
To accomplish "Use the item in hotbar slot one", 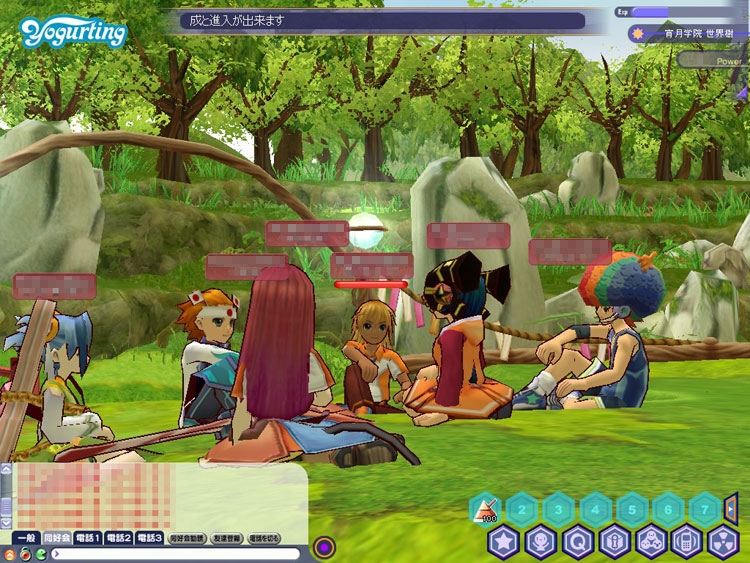I will [x=485, y=510].
